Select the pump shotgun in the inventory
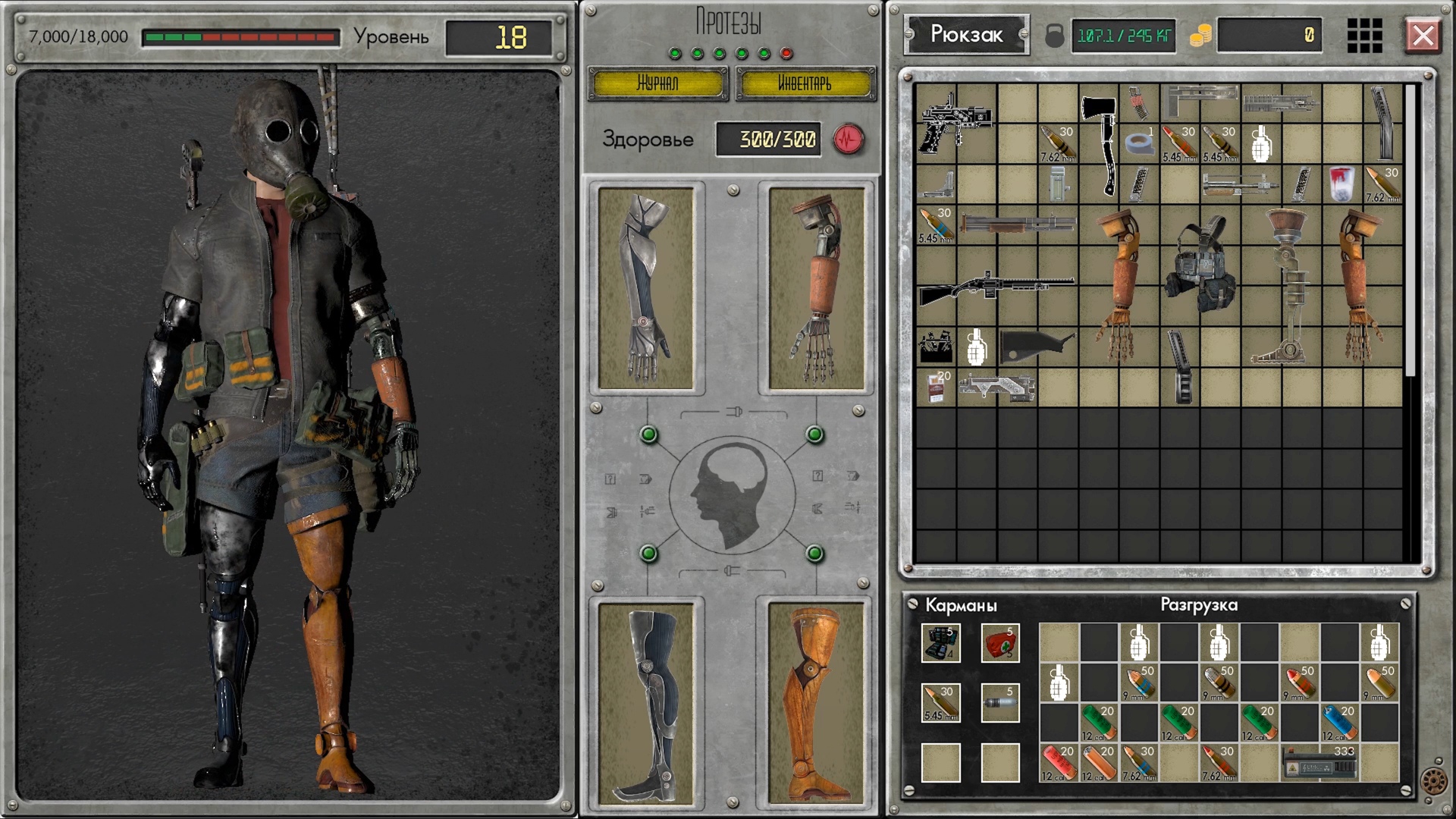The width and height of the screenshot is (1456, 819). point(993,290)
